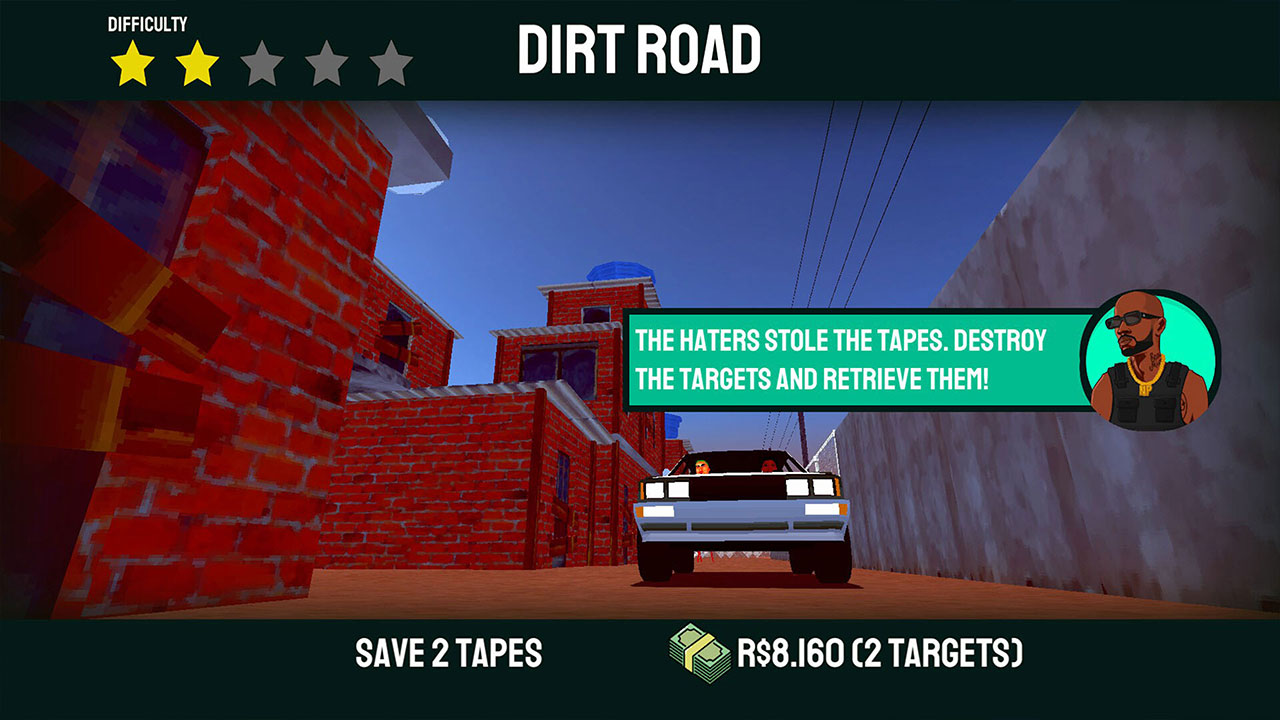The image size is (1280, 720).
Task: Click the cash stack money icon
Action: pos(697,651)
